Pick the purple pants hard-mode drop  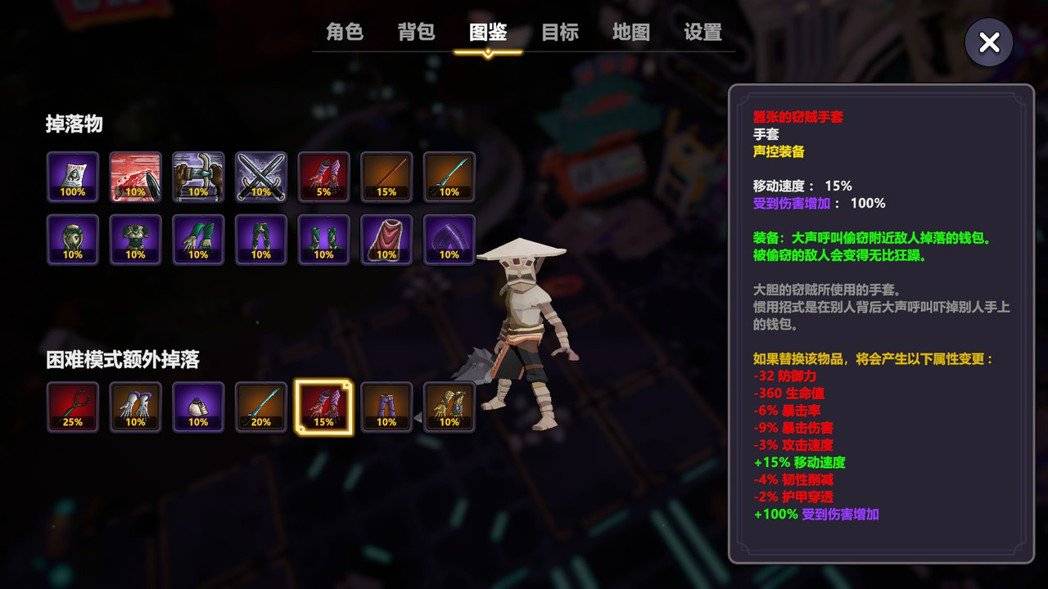click(386, 407)
